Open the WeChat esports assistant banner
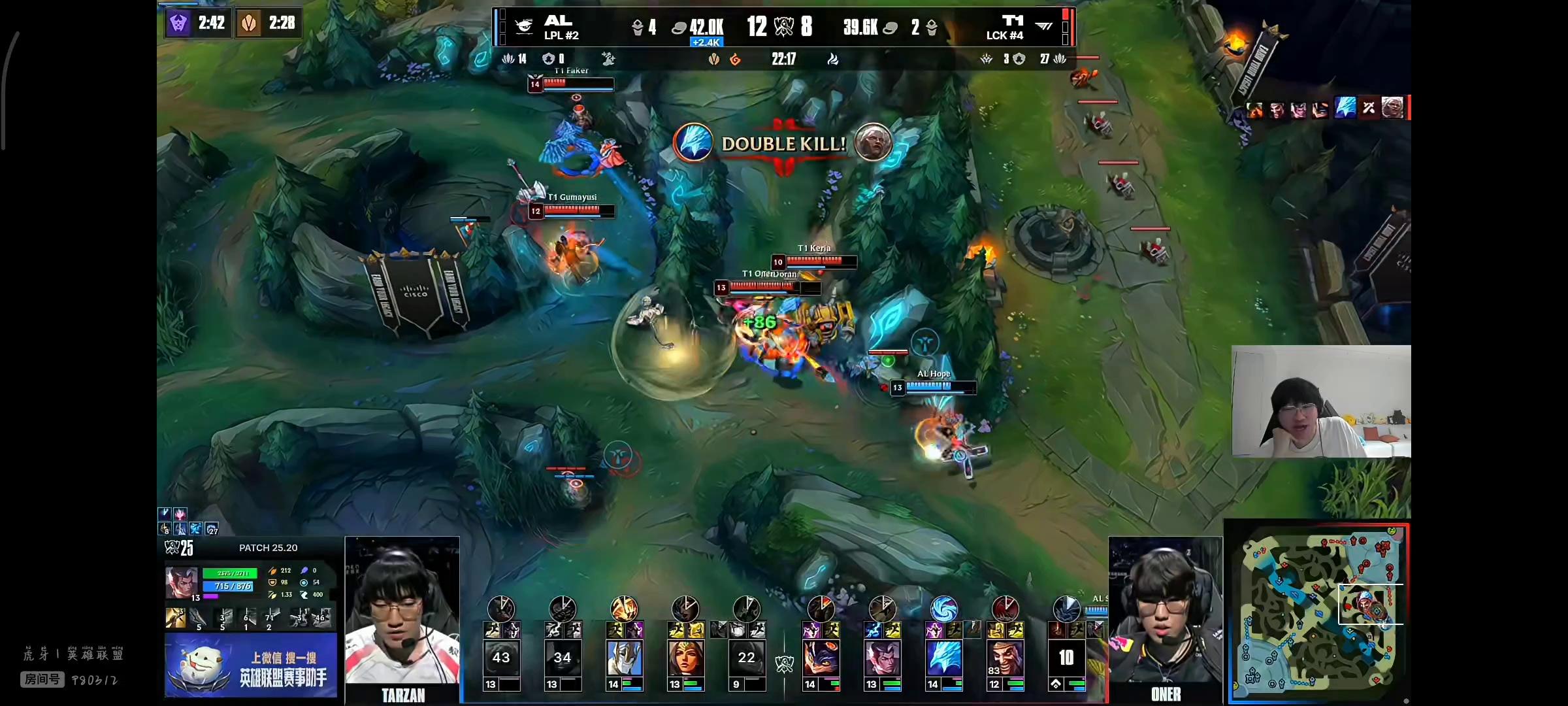The height and width of the screenshot is (706, 1568). click(251, 665)
